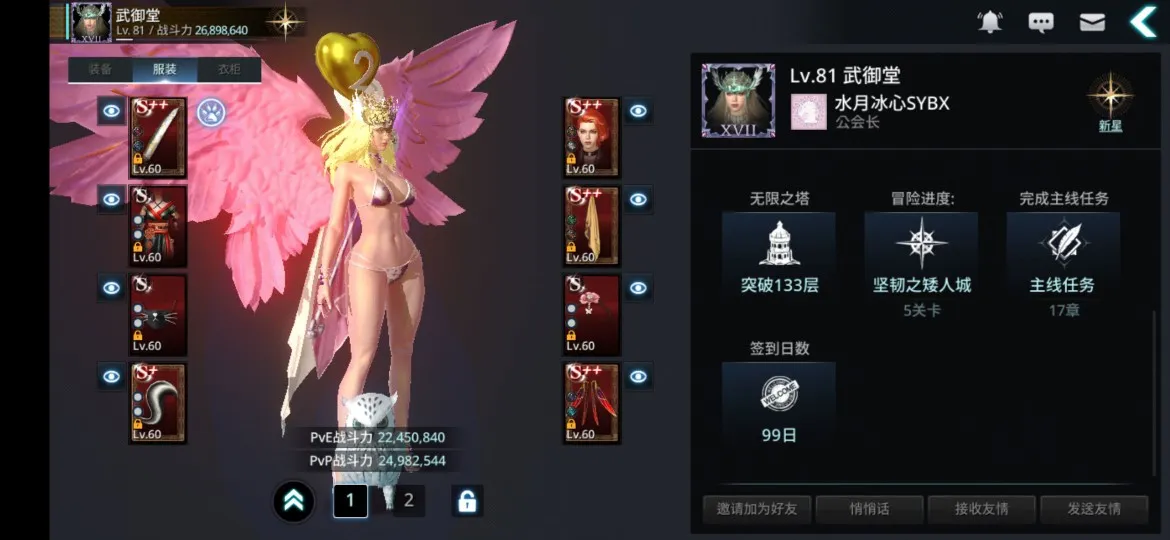Select the red-haired hairstyle costume slot

click(592, 138)
